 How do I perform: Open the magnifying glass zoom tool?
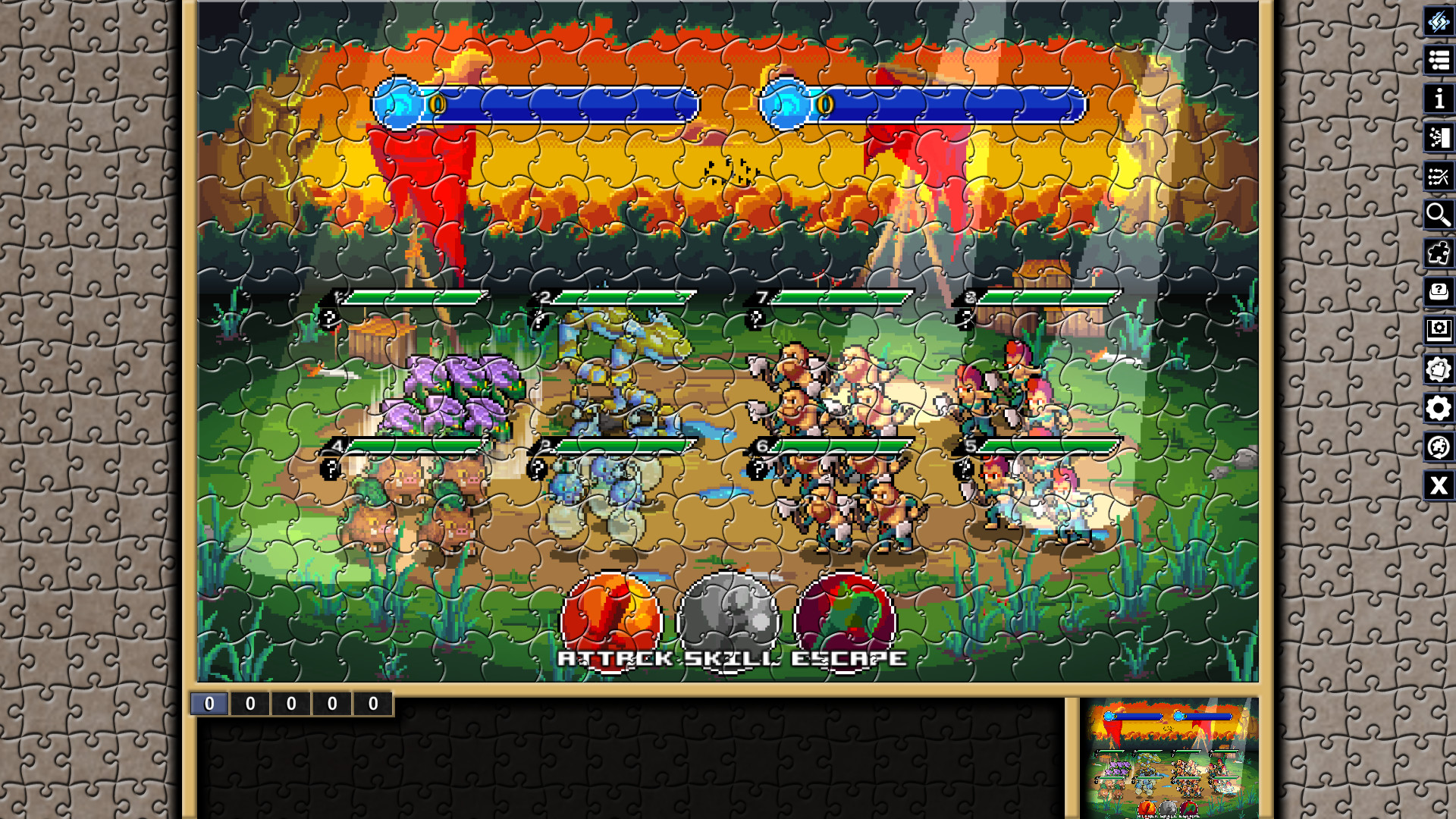[1439, 215]
